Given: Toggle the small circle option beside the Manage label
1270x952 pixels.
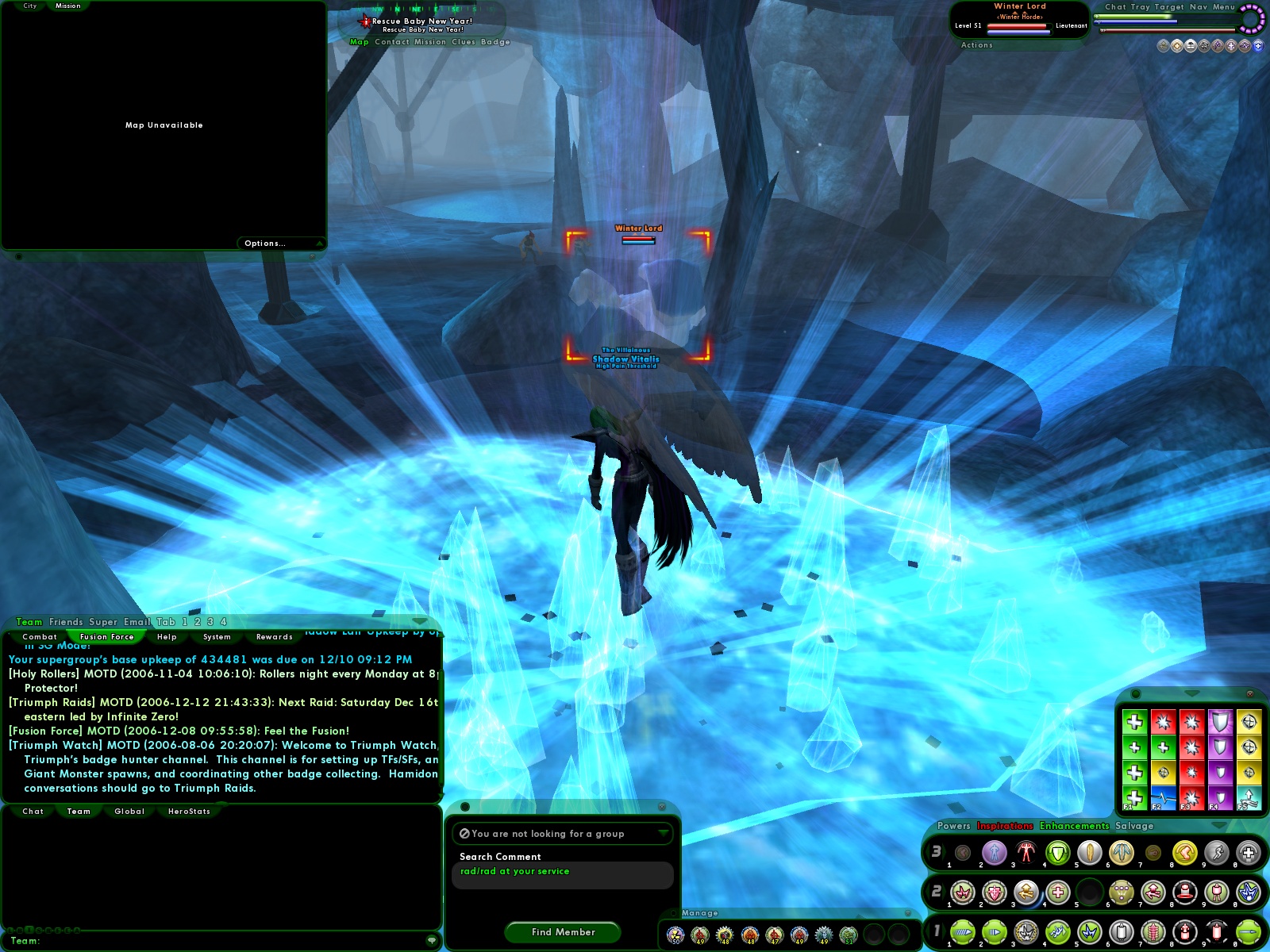Looking at the screenshot, I should (x=673, y=913).
